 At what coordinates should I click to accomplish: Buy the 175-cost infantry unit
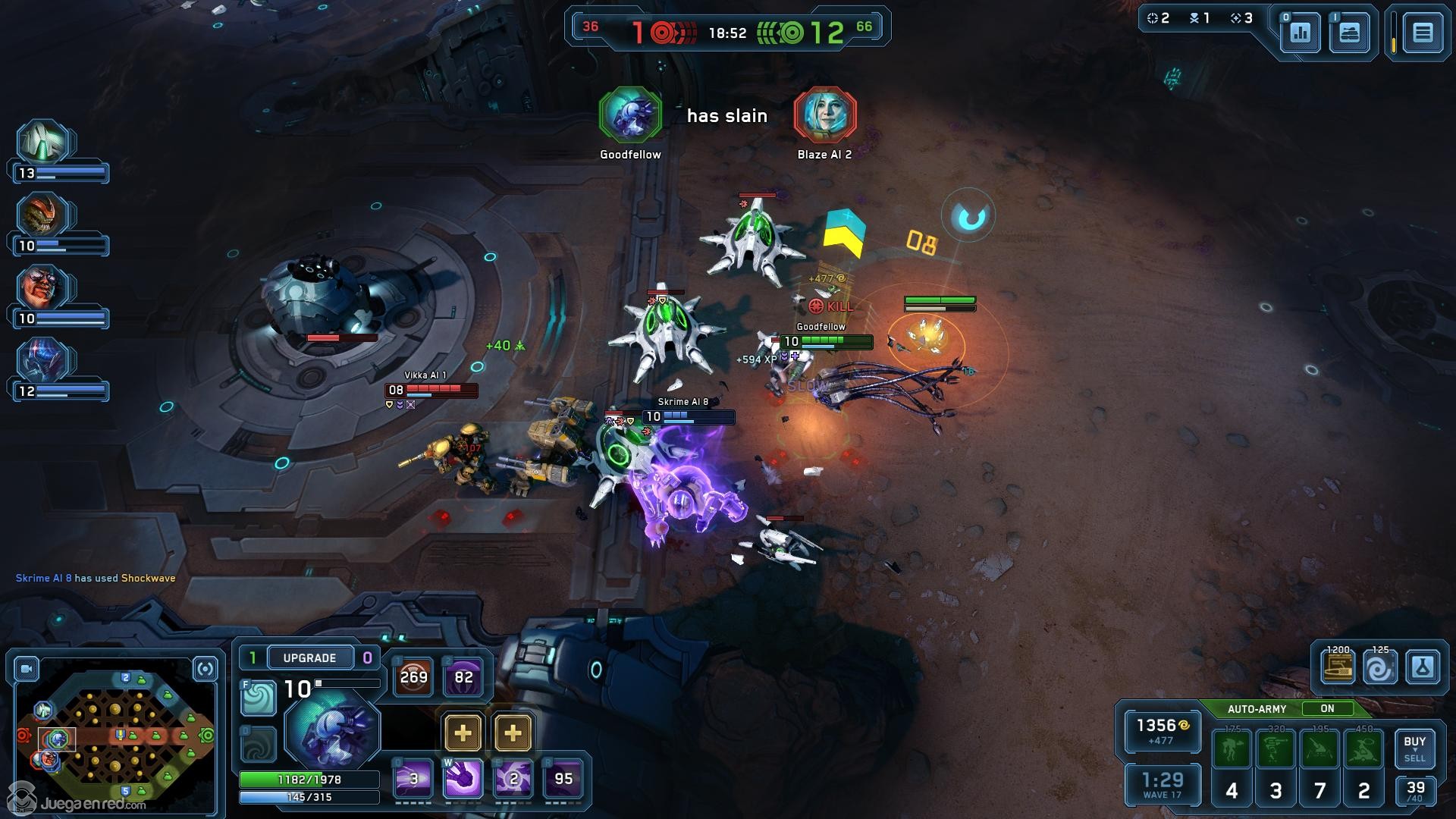click(x=1232, y=749)
